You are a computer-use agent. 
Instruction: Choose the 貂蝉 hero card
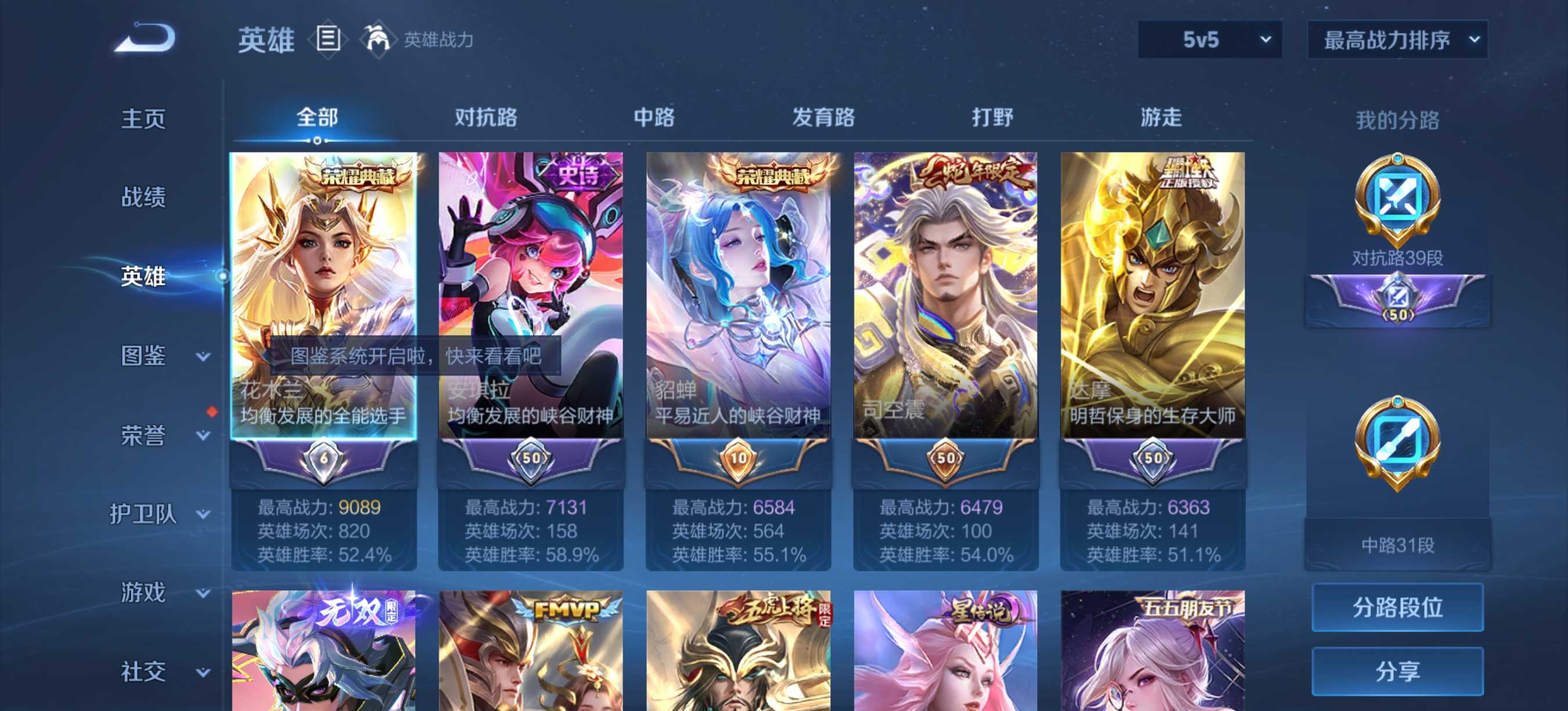[738, 292]
